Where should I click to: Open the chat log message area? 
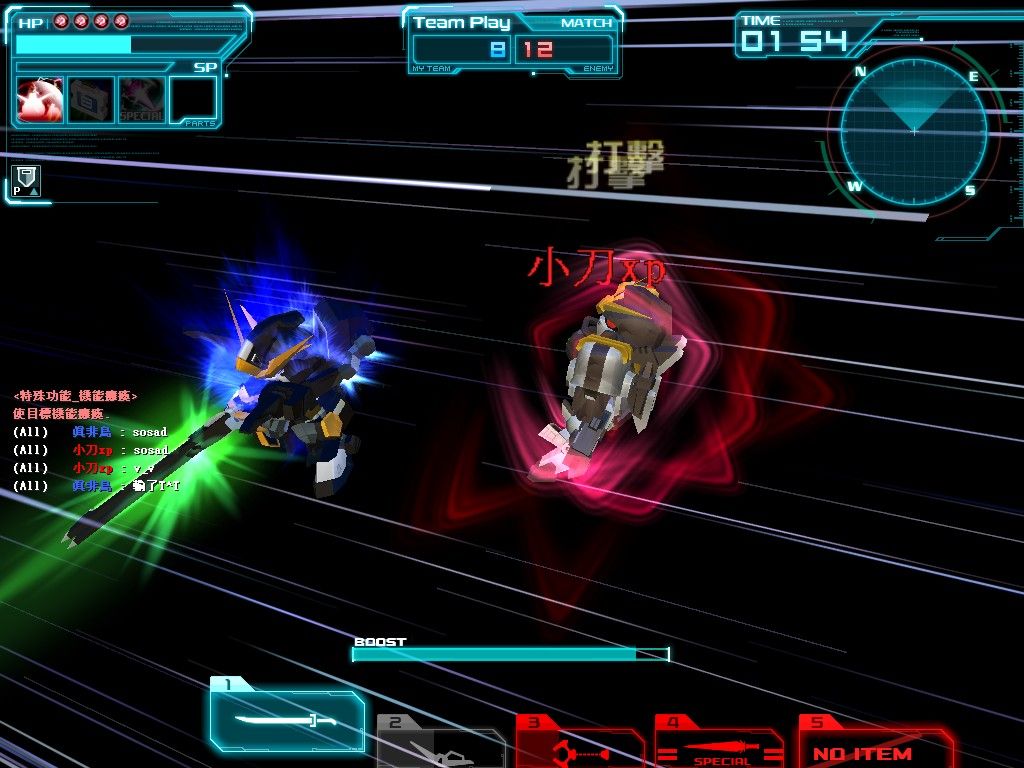[x=100, y=440]
